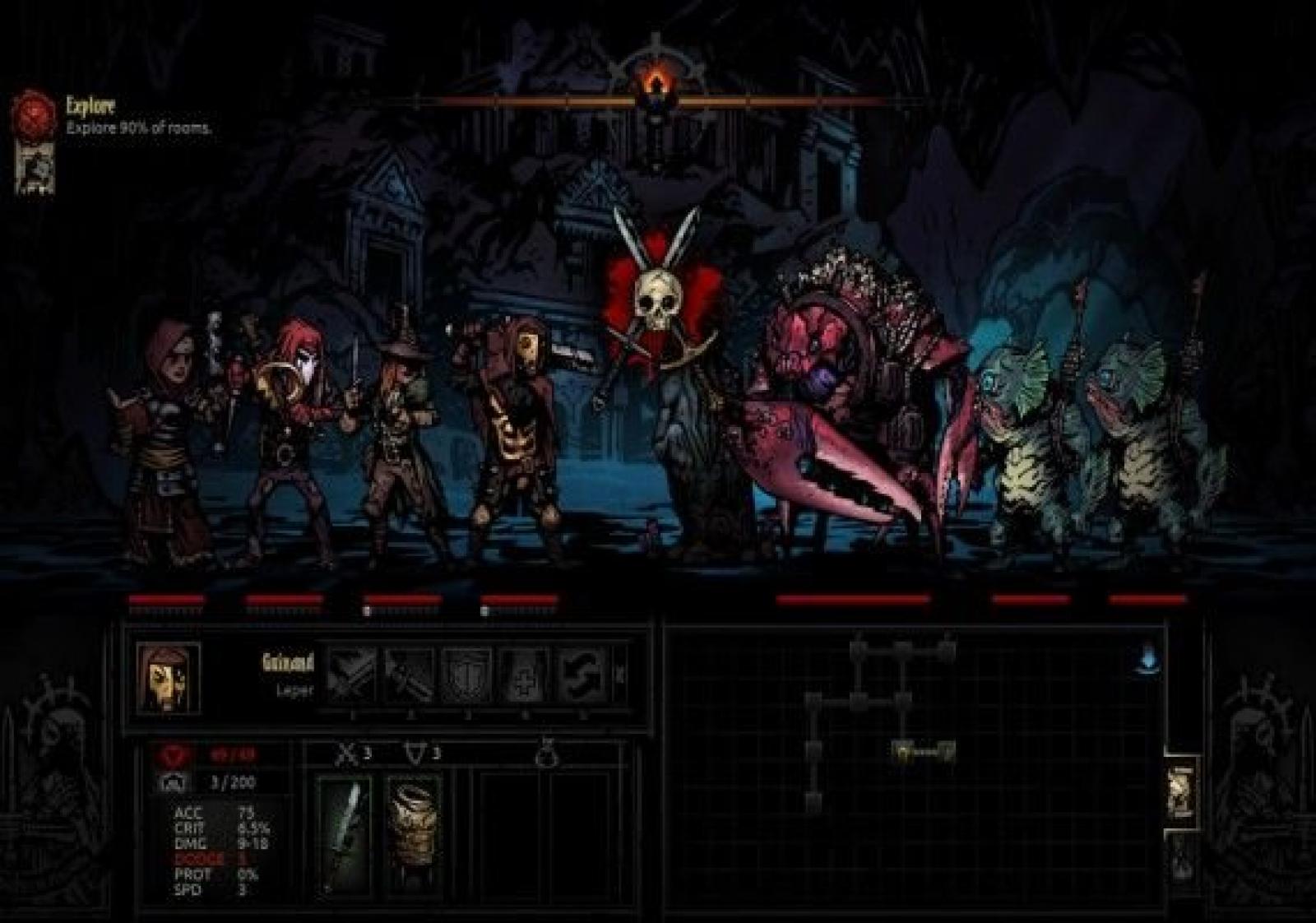Choose the shield-emblem third skill
Screen dimensions: 1316x923
coord(467,674)
